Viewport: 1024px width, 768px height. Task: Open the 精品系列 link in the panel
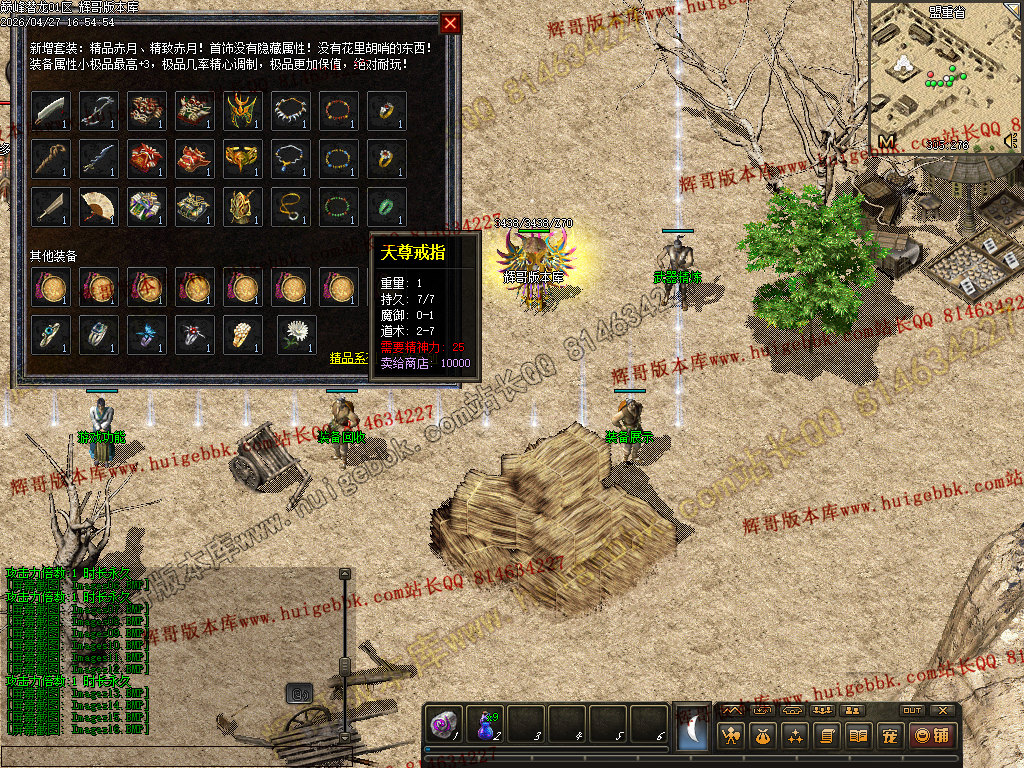pos(350,356)
